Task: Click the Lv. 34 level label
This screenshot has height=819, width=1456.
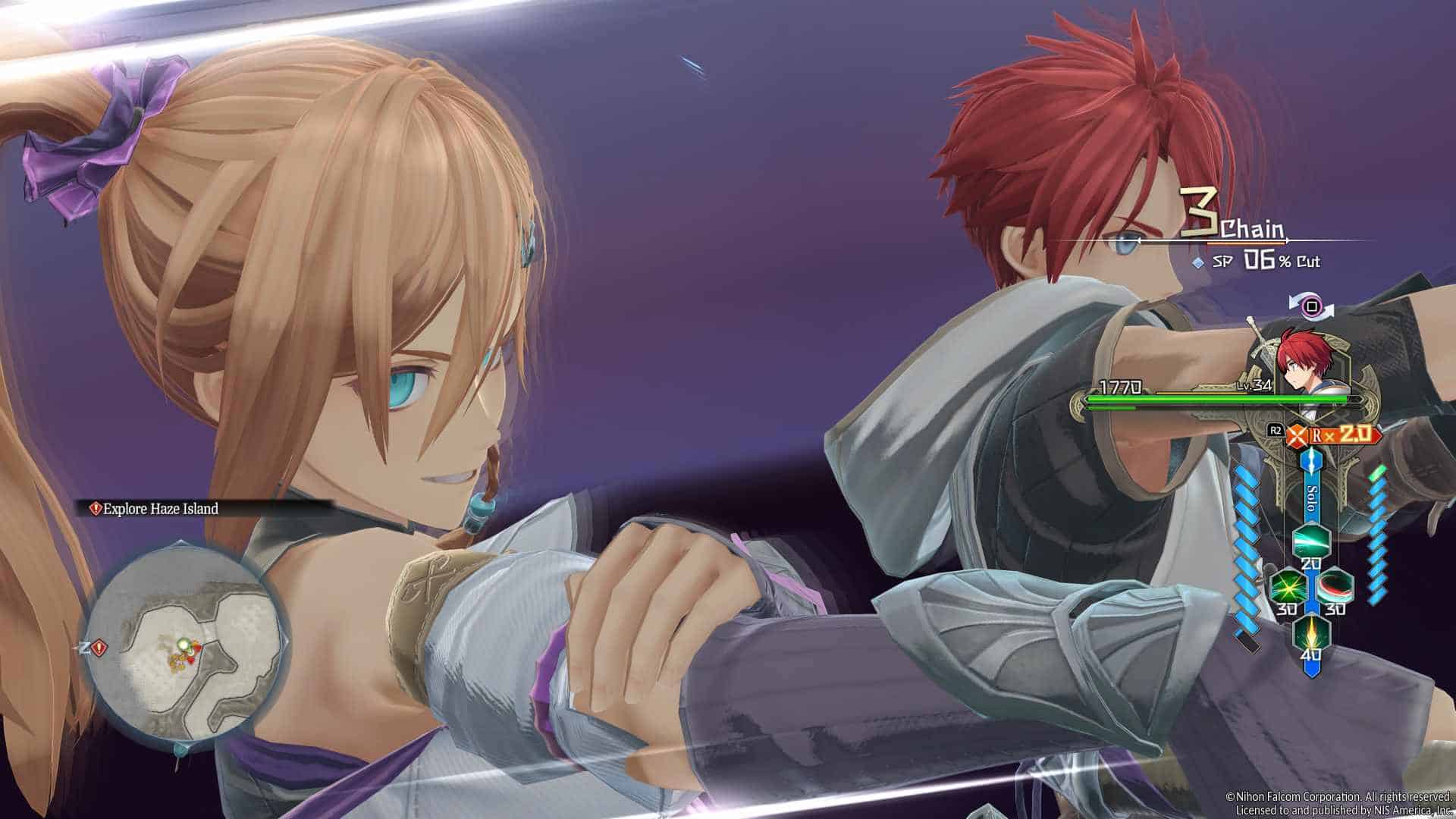Action: click(1254, 387)
